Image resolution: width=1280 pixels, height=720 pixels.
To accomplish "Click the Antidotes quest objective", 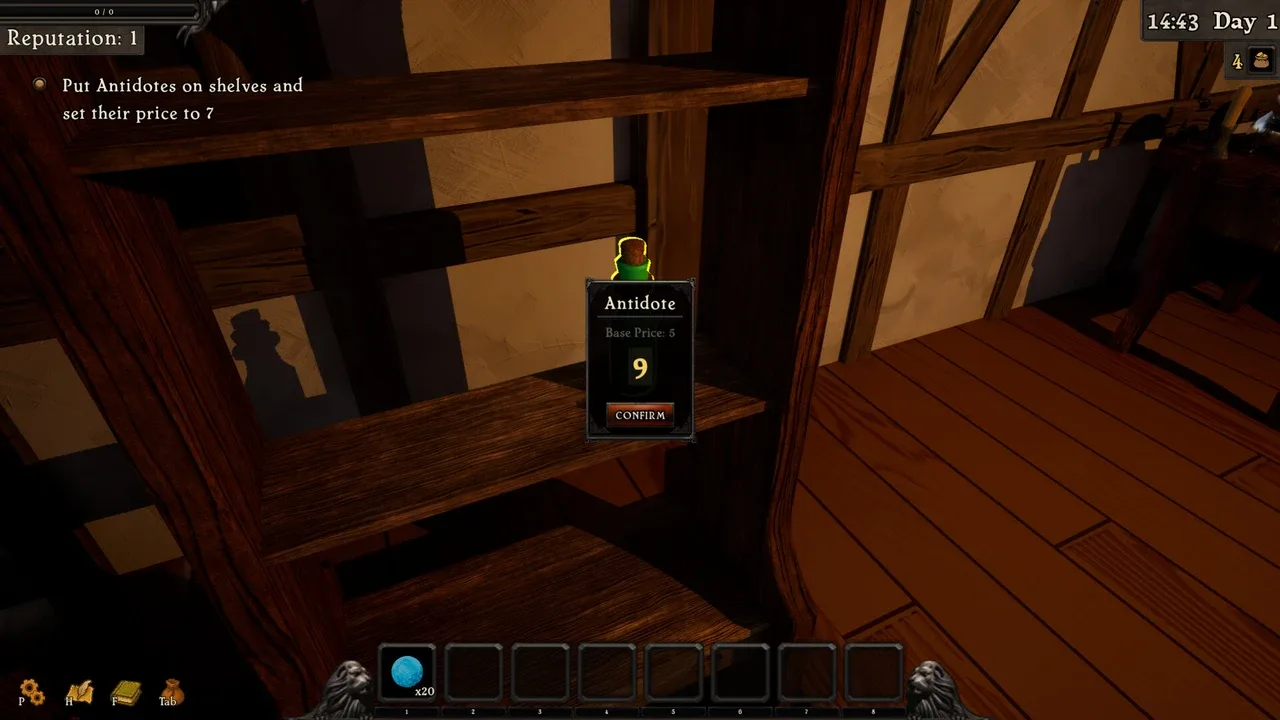I will pyautogui.click(x=182, y=99).
